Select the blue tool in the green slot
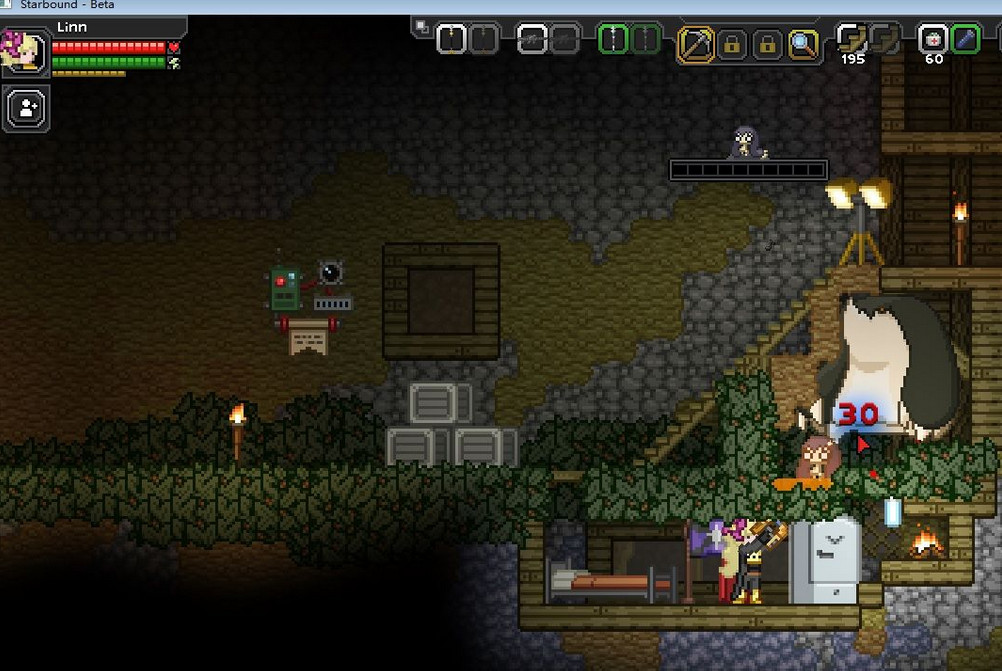 click(965, 40)
